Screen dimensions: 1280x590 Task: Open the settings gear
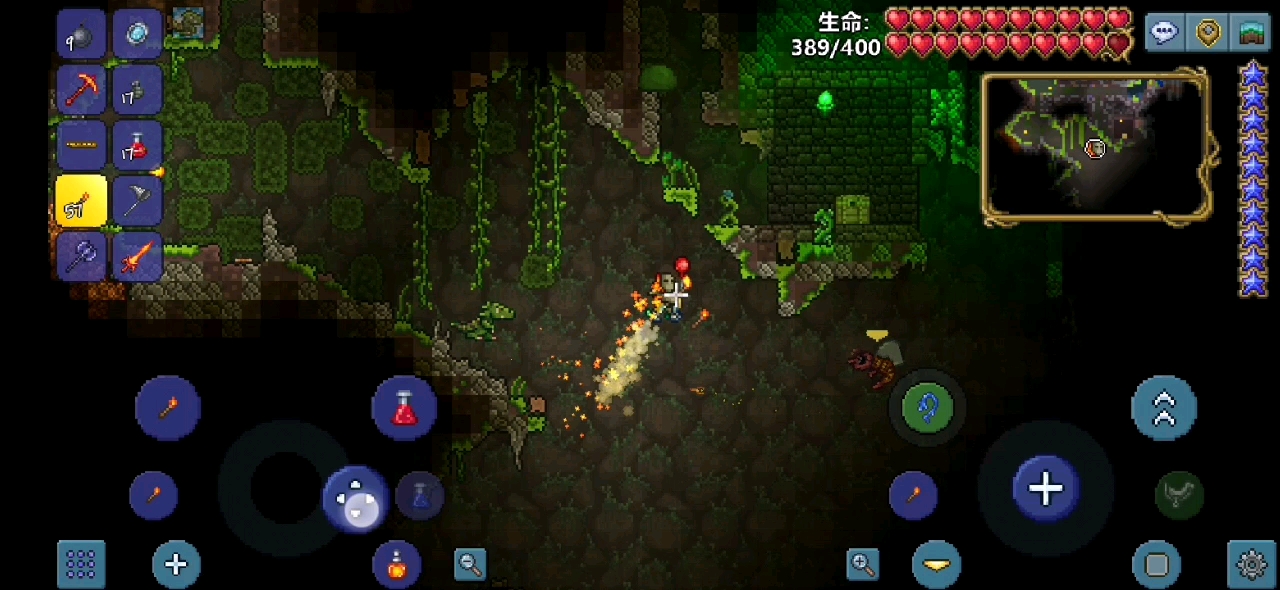click(1251, 565)
